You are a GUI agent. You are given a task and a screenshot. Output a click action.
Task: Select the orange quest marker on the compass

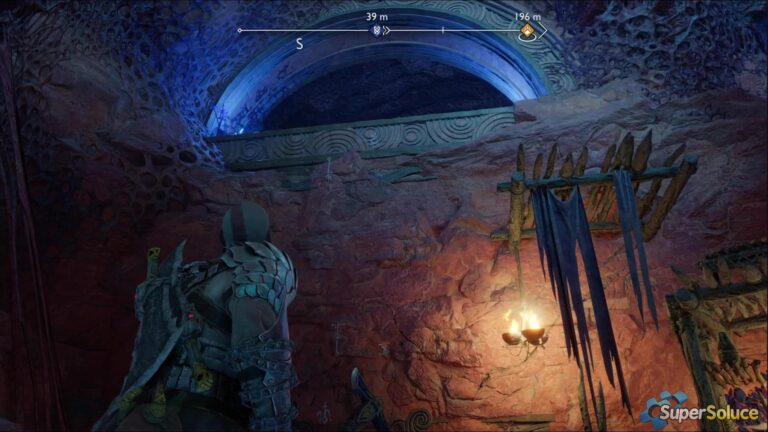[527, 31]
